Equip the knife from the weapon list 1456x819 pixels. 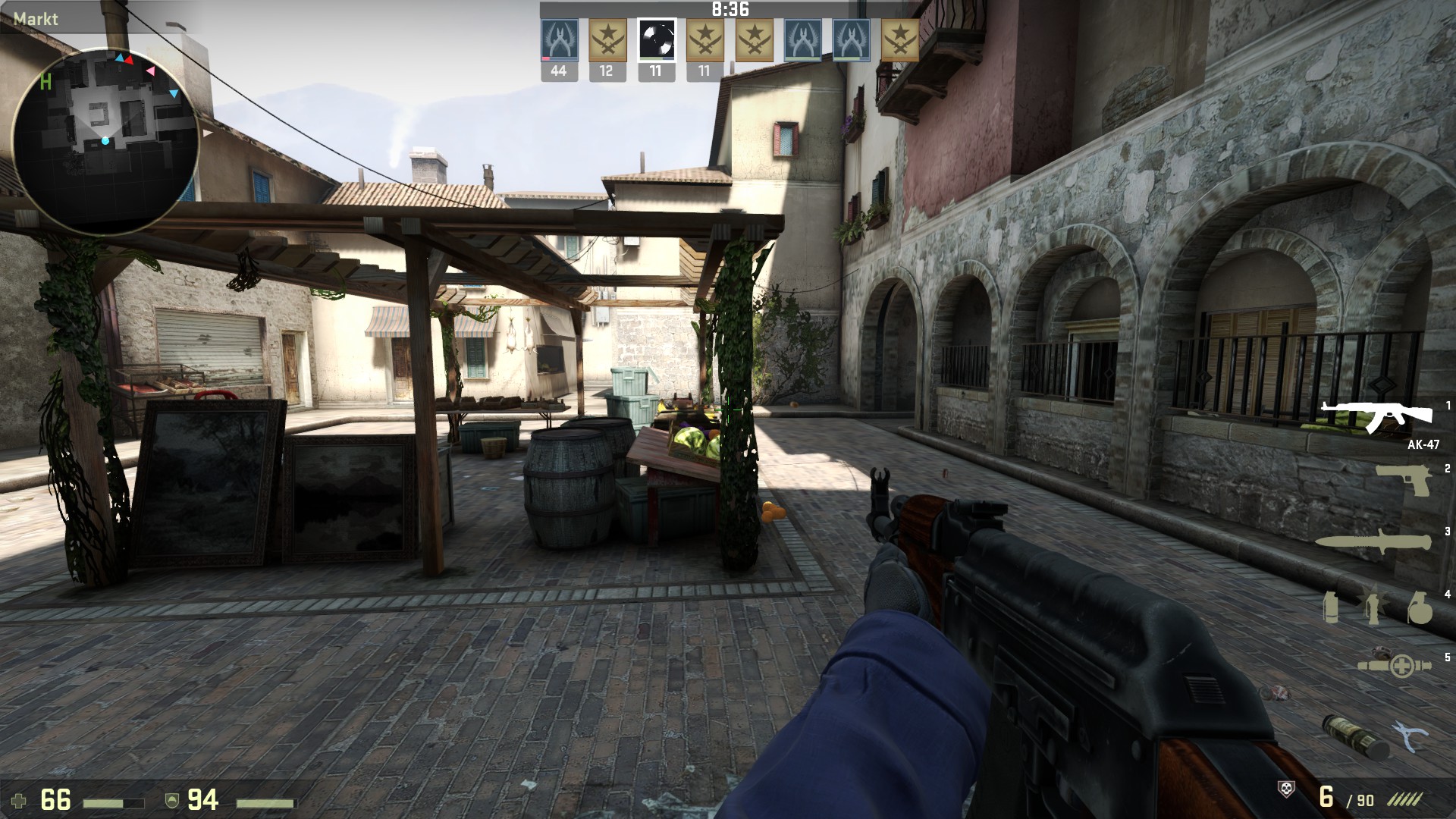pyautogui.click(x=1373, y=542)
